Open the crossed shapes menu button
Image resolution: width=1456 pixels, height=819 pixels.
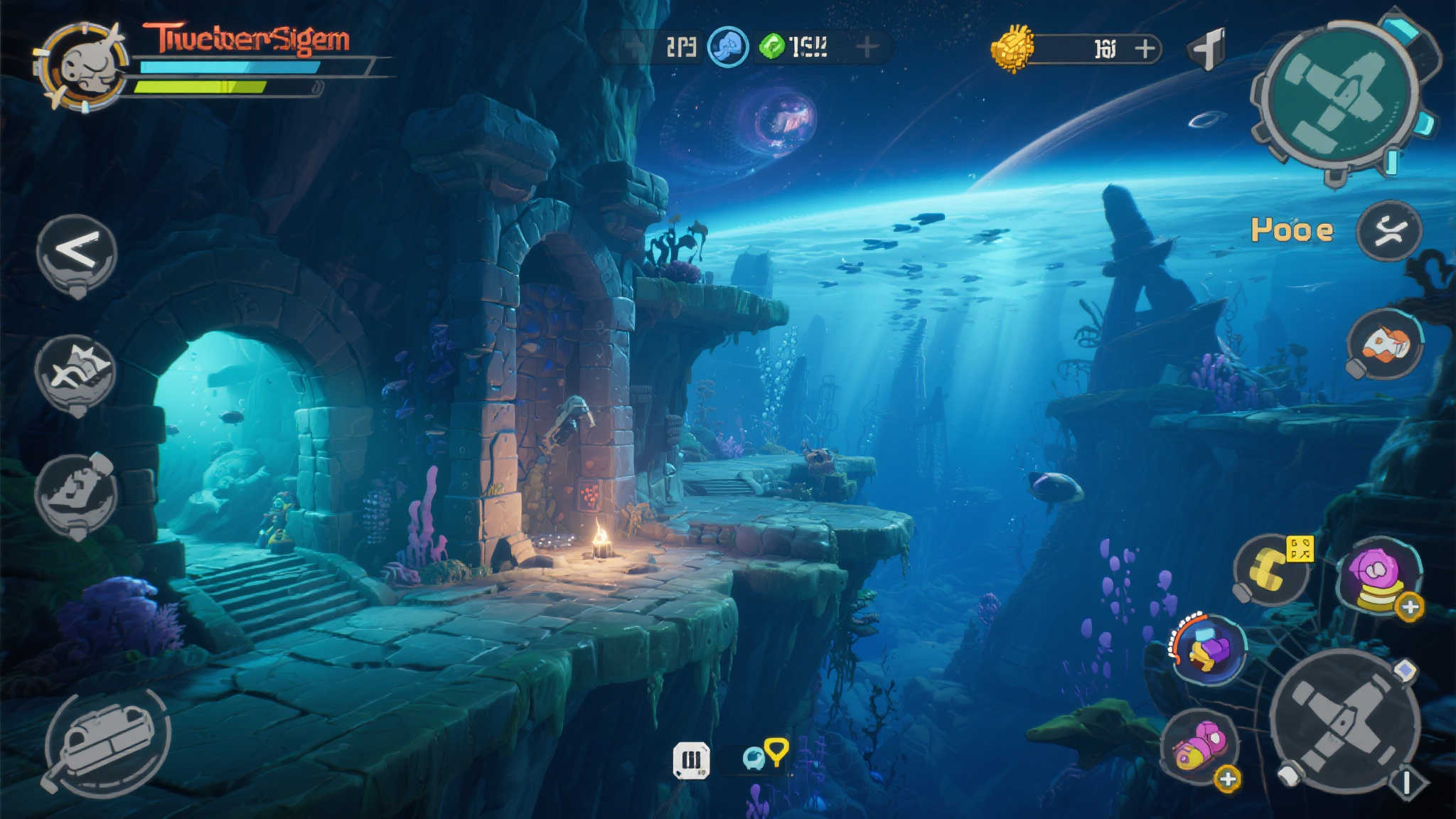point(75,371)
